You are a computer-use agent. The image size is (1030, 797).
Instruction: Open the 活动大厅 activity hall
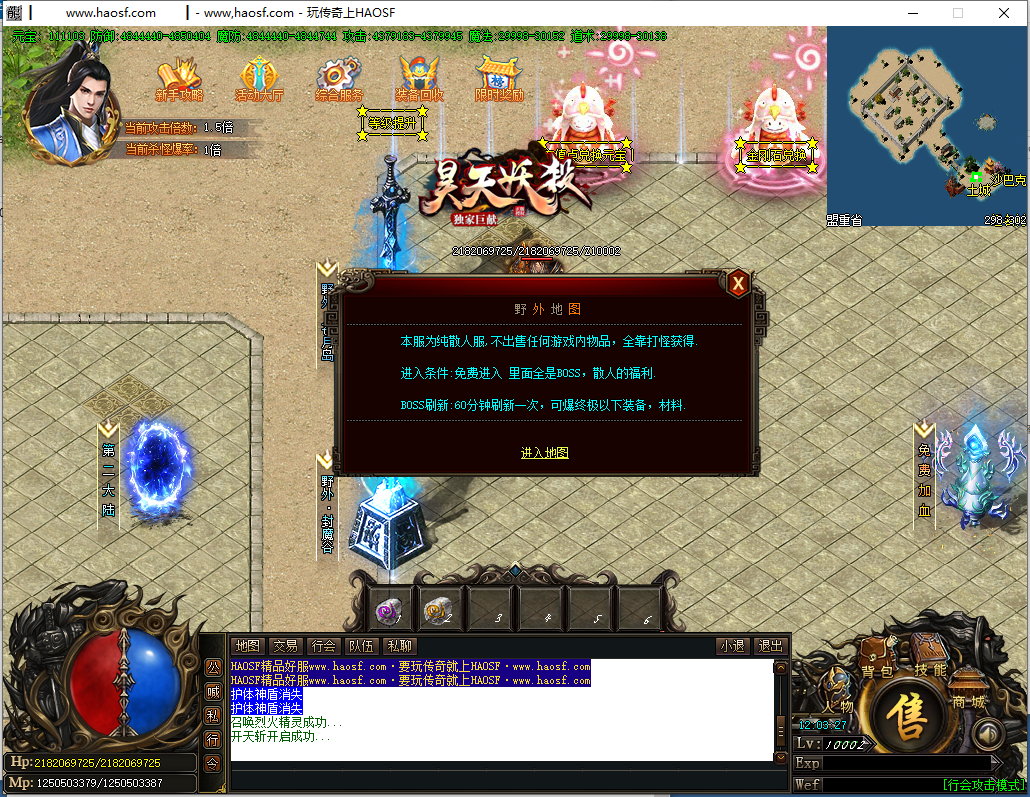[259, 80]
